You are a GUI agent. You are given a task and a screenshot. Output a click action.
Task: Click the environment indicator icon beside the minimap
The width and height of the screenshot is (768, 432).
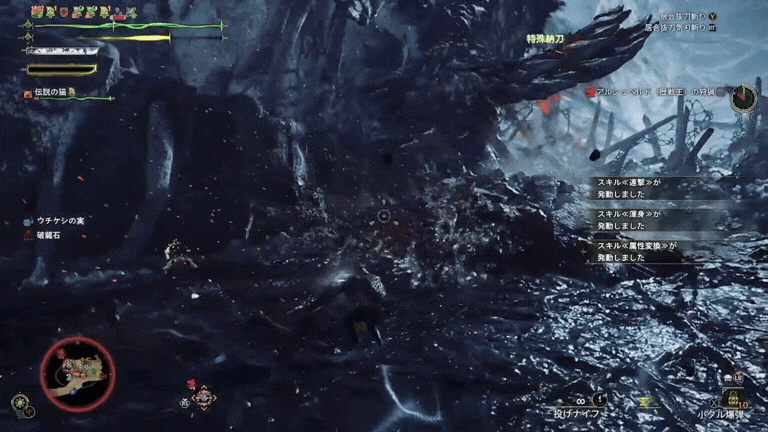click(x=20, y=403)
